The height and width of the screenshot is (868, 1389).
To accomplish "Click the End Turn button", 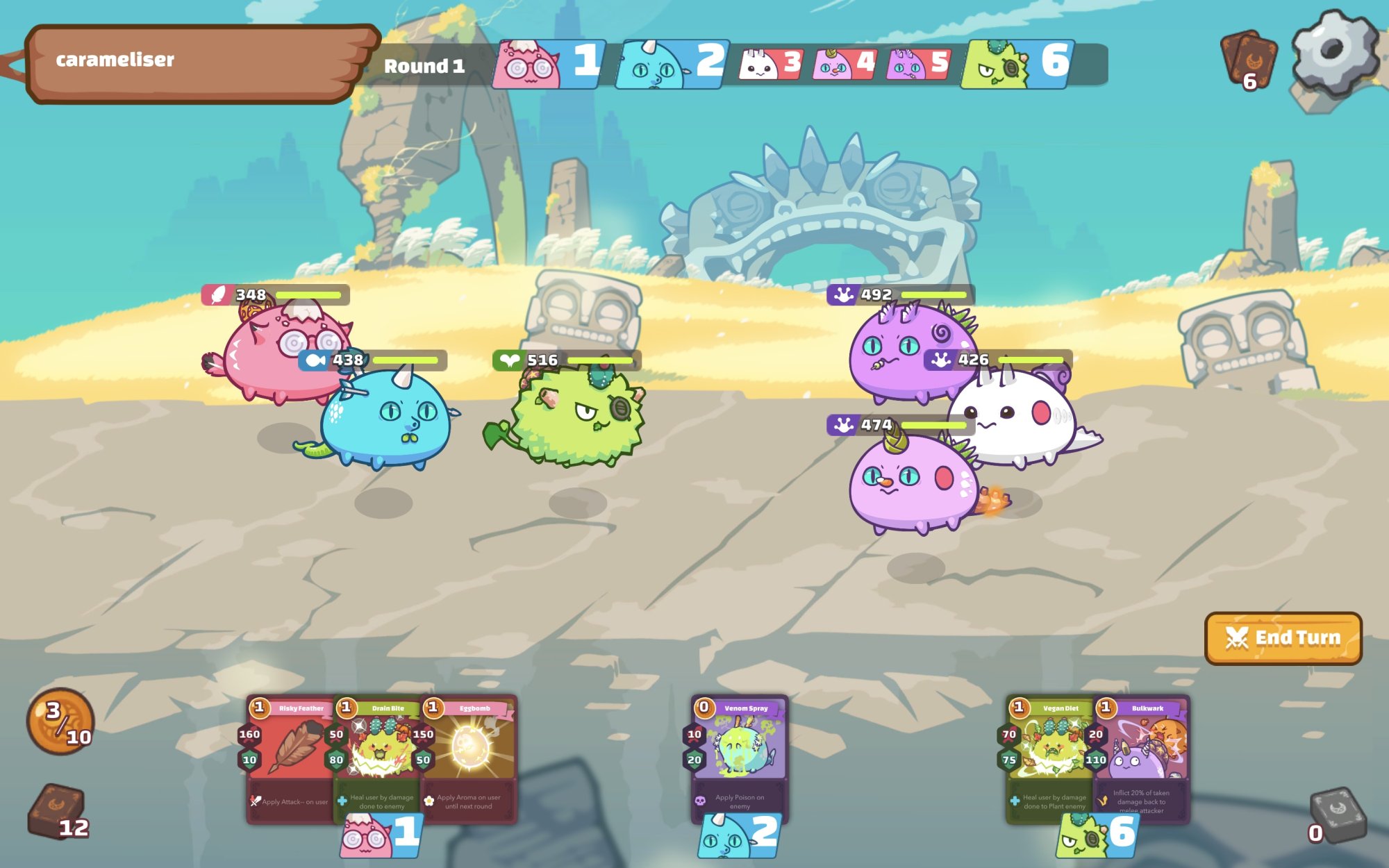I will tap(1283, 637).
